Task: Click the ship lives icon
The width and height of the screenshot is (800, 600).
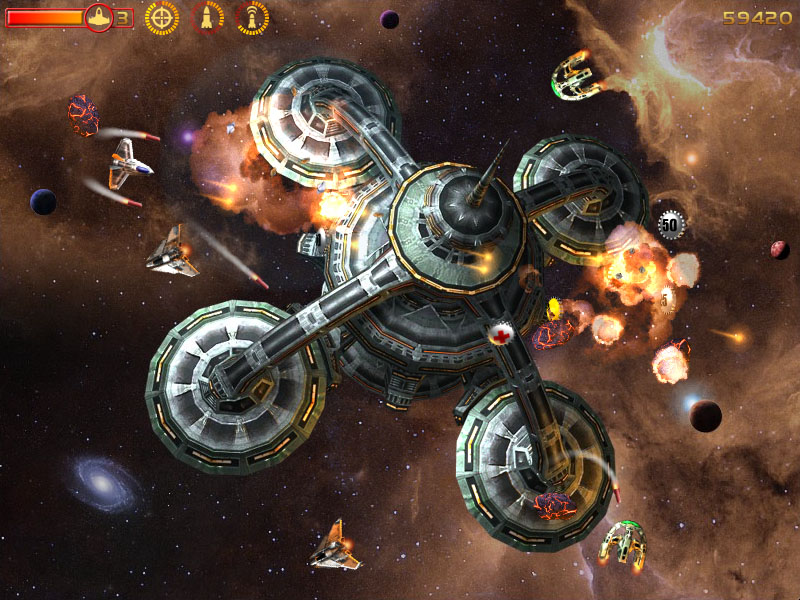Action: tap(99, 17)
